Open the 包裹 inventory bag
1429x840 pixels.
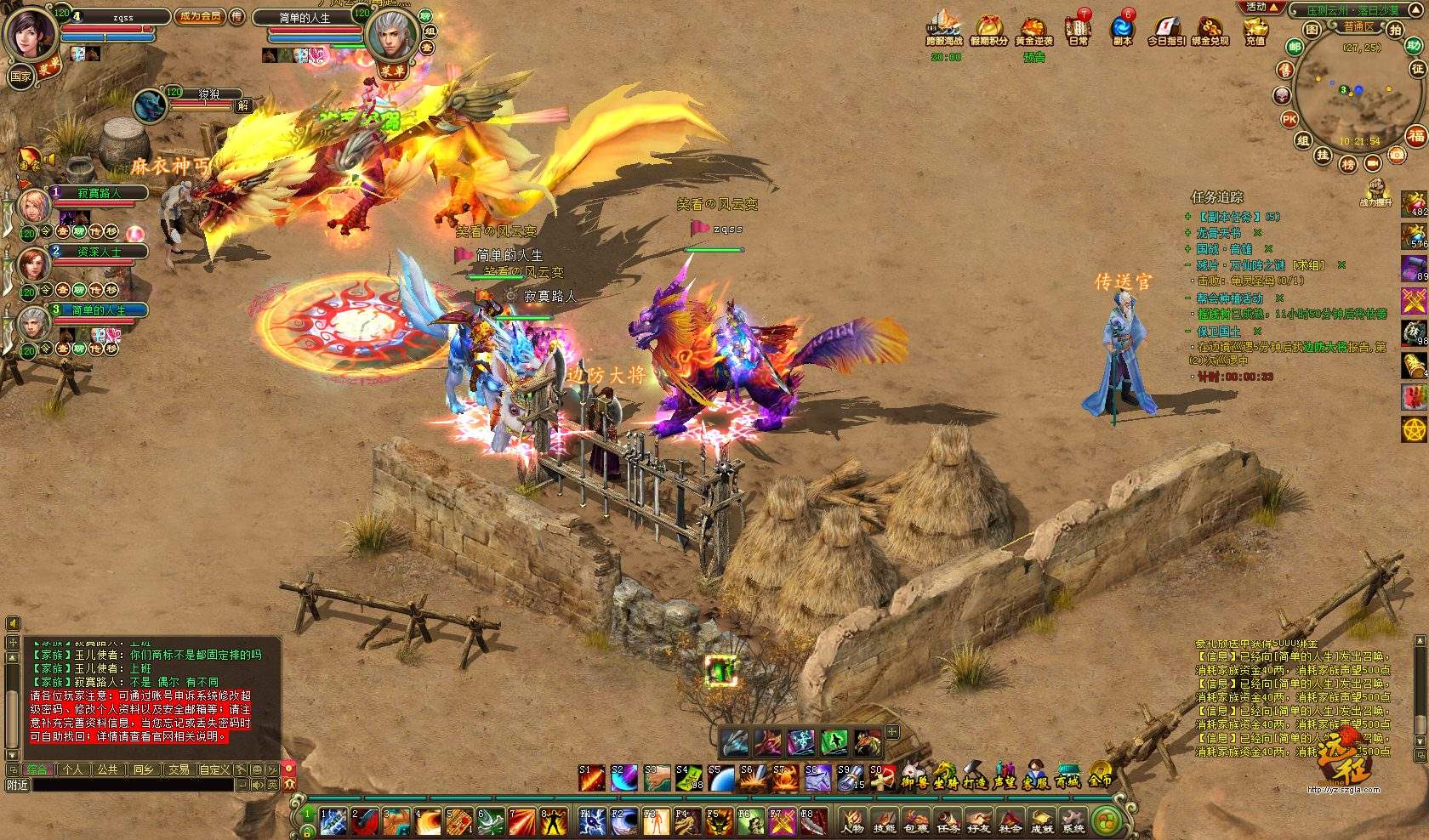click(x=916, y=820)
